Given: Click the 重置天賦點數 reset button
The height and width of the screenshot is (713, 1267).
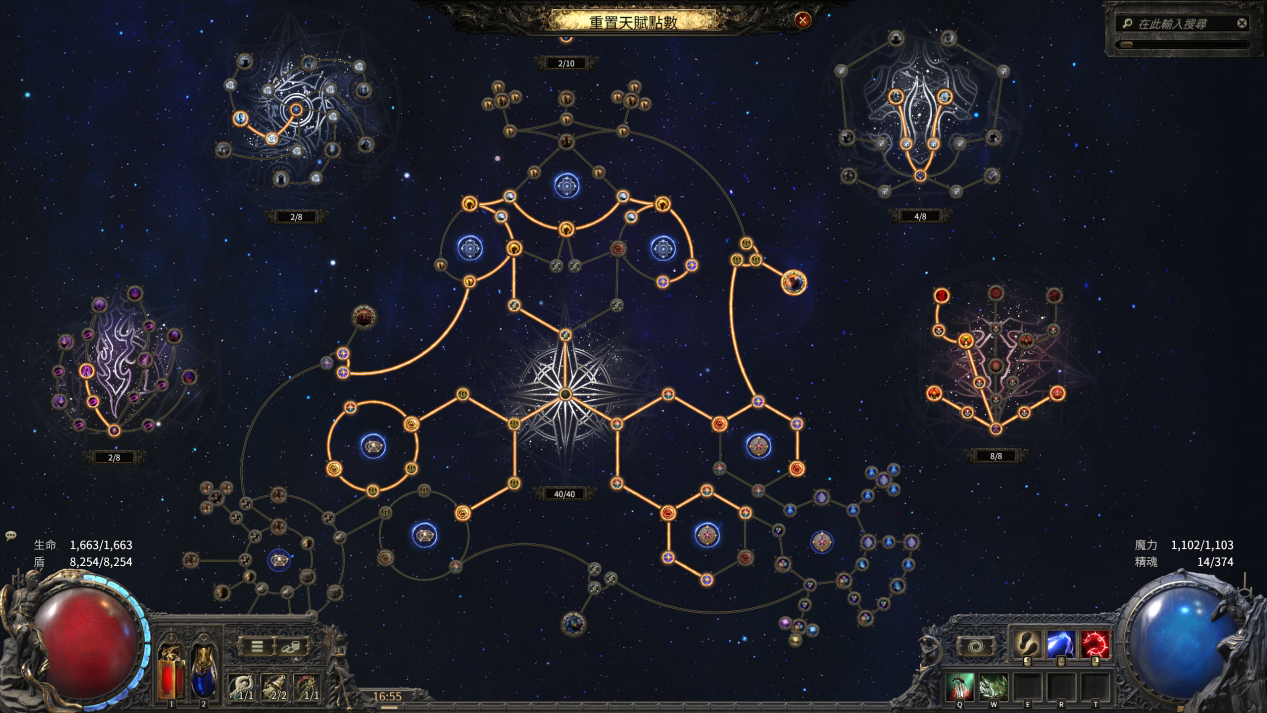Looking at the screenshot, I should coord(633,20).
